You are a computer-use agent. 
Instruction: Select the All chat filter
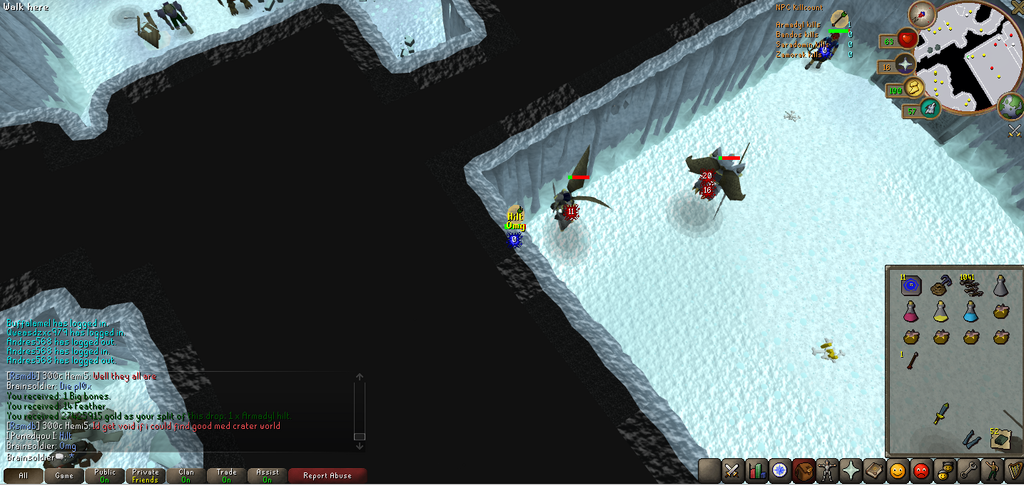click(23, 476)
